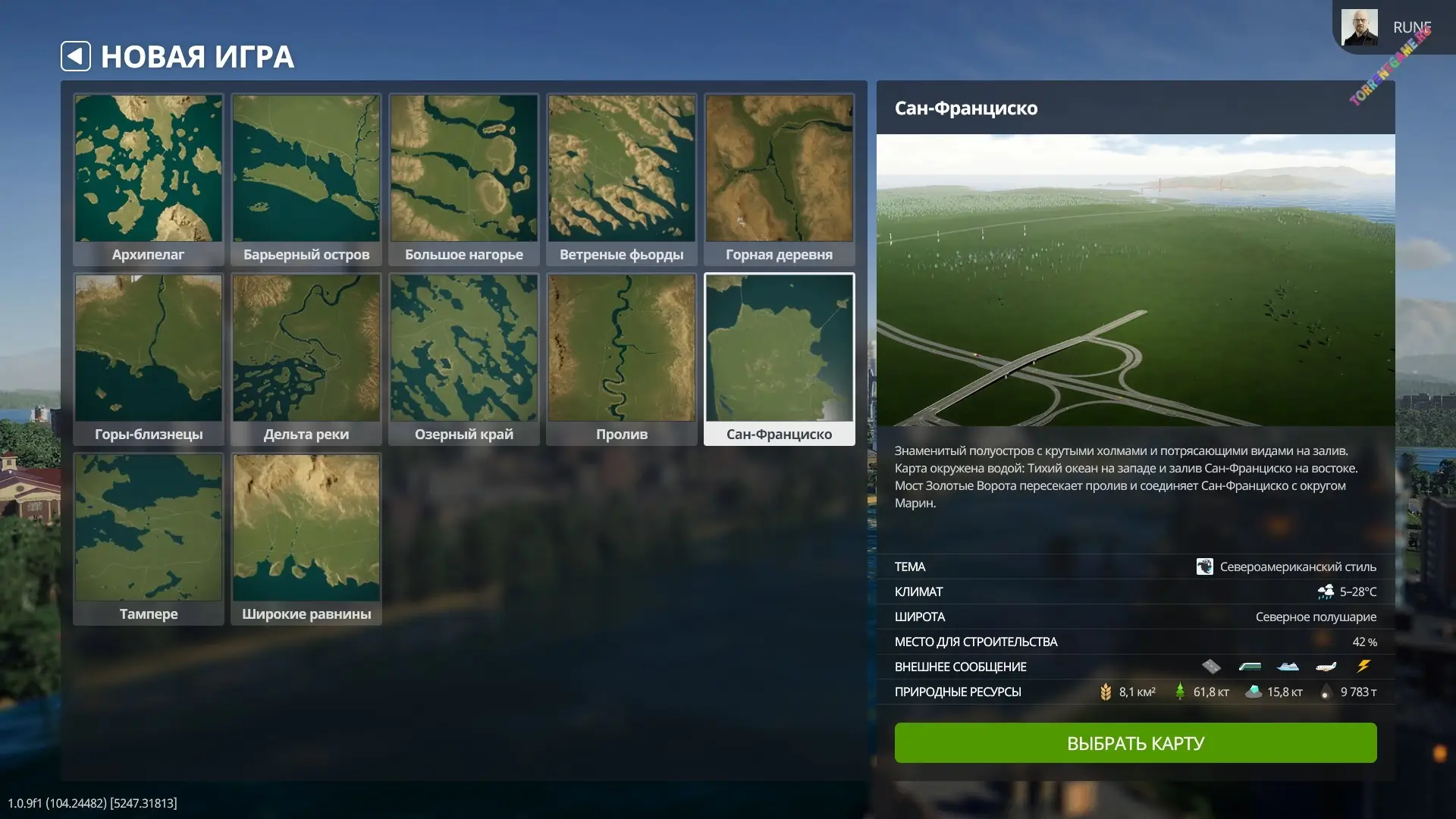Choose the Тампере map
Viewport: 1456px width, 819px height.
[149, 538]
